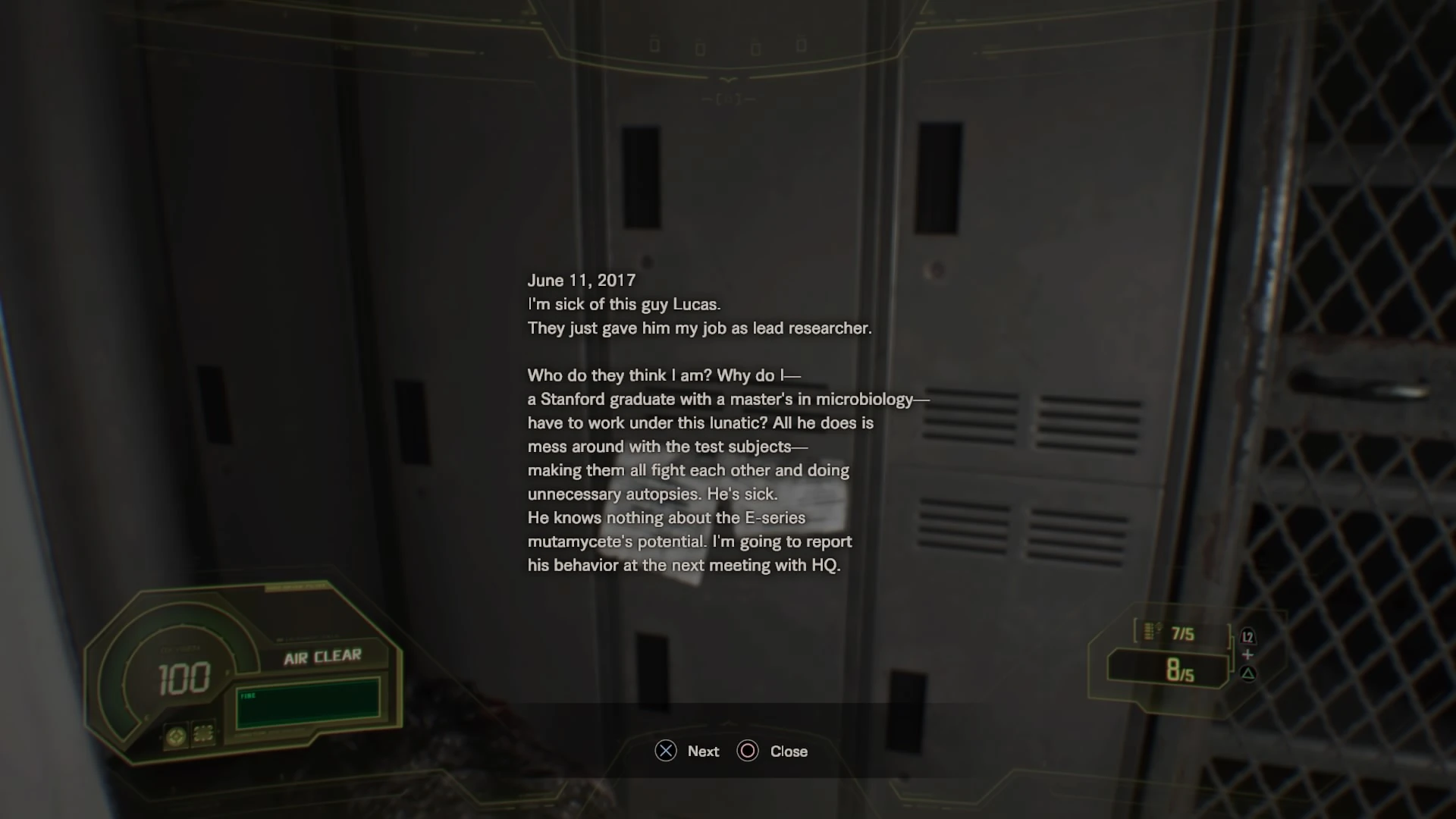The width and height of the screenshot is (1456, 819).
Task: Select the triangle button prompt icon
Action: tap(1247, 675)
